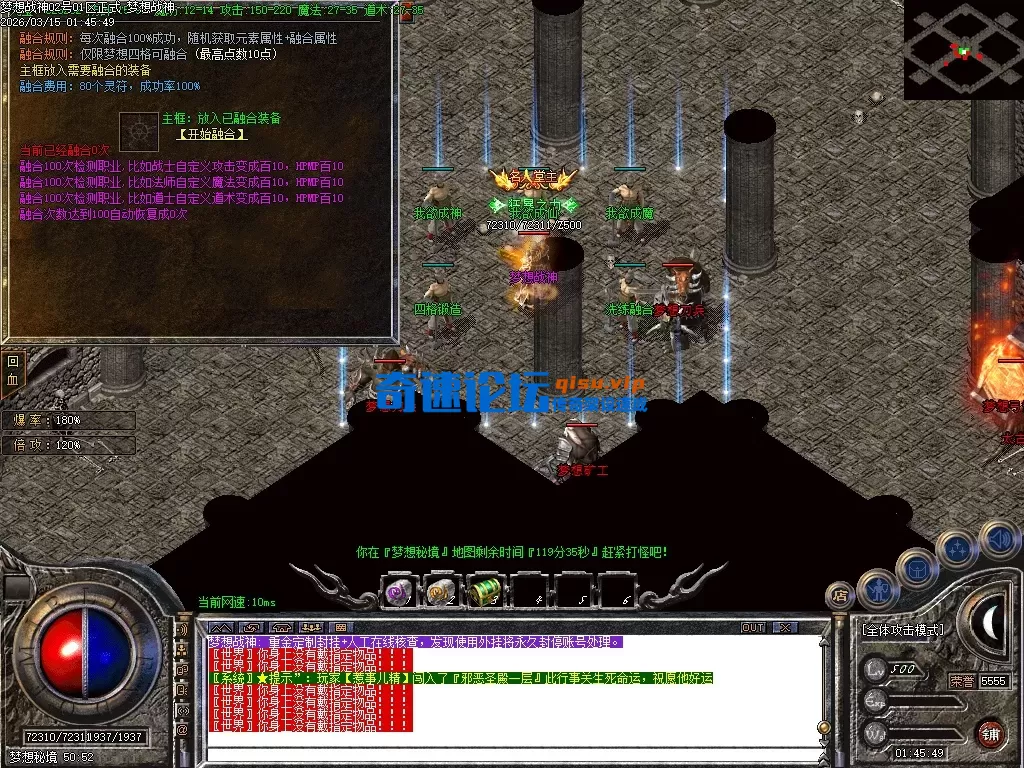Click the chat window OUT button
This screenshot has height=768, width=1024.
tap(752, 628)
